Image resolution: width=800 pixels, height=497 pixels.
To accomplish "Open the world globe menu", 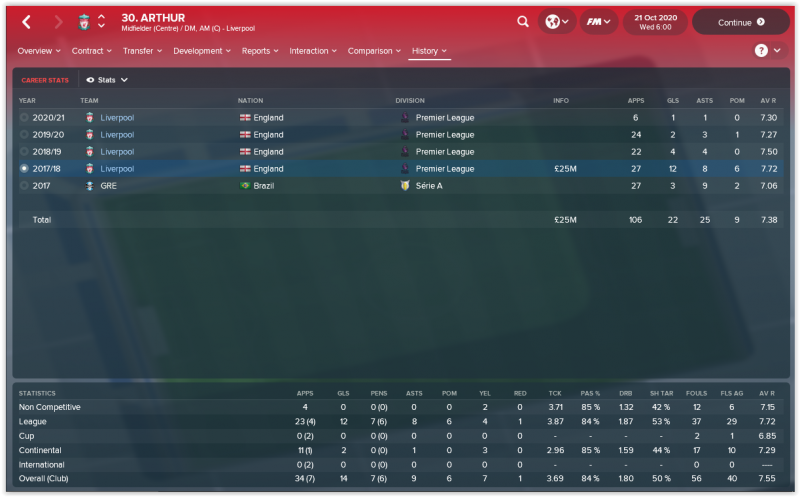I will (x=555, y=21).
